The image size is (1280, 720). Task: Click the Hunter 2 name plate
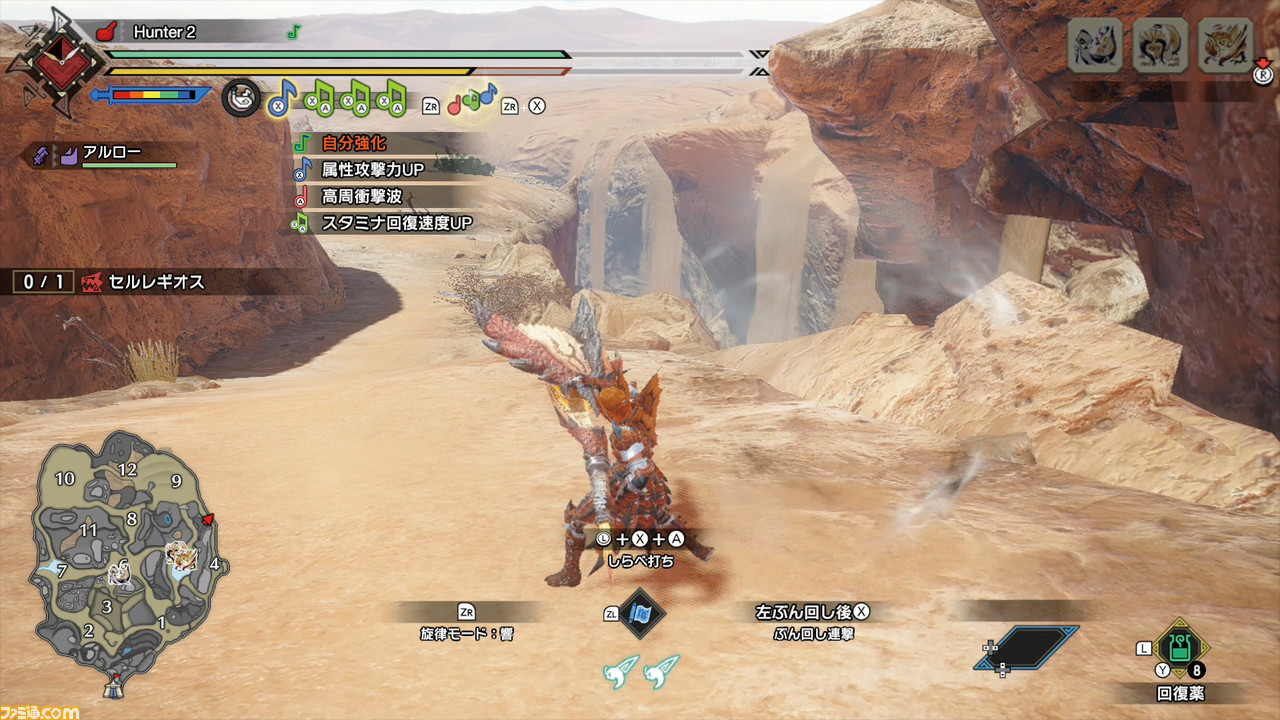click(x=165, y=32)
